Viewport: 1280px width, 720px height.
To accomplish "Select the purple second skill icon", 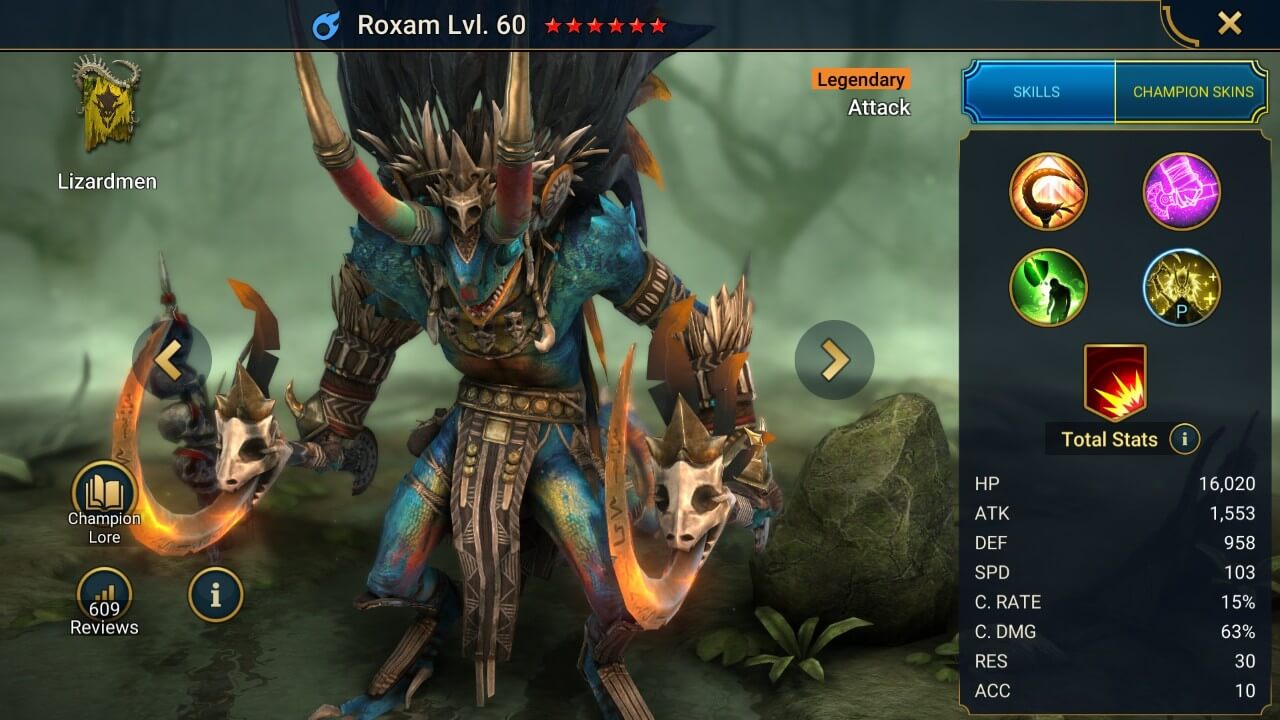I will point(1181,191).
